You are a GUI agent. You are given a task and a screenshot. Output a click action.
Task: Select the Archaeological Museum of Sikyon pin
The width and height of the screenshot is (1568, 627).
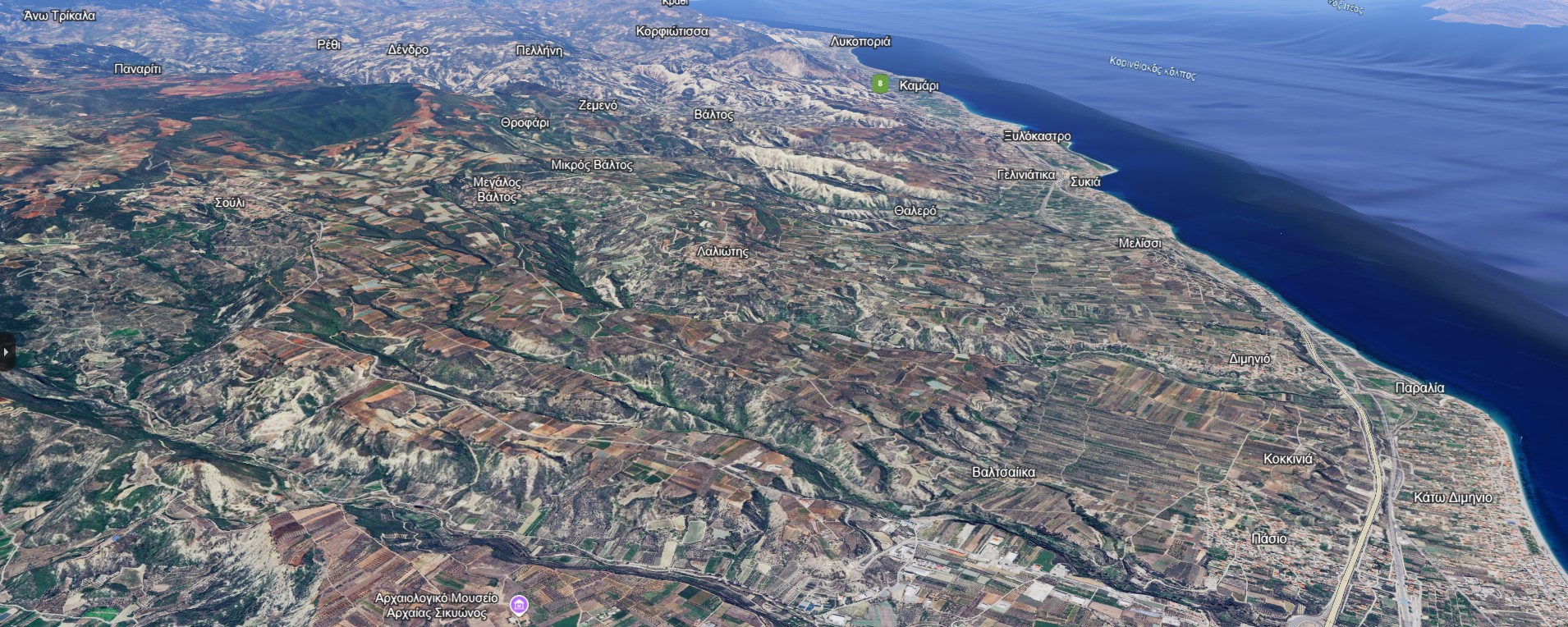pyautogui.click(x=519, y=606)
